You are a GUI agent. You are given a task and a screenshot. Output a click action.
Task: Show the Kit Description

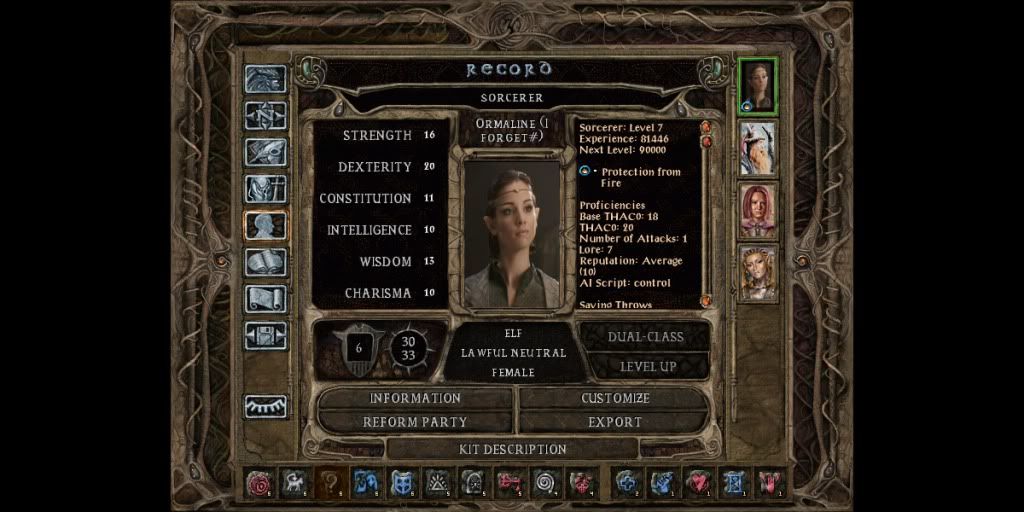[512, 449]
